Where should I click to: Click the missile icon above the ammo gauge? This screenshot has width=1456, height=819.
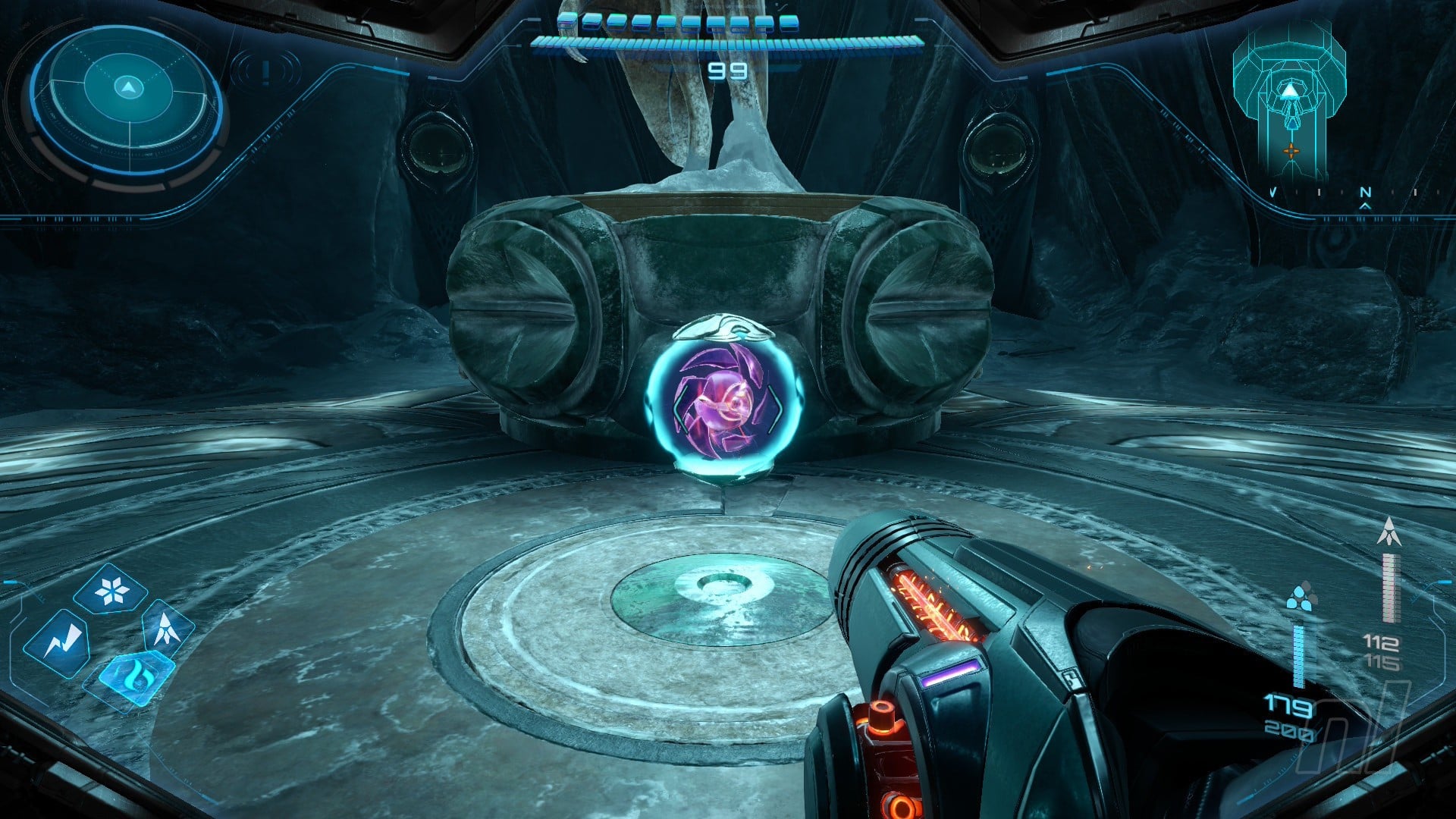point(1389,532)
